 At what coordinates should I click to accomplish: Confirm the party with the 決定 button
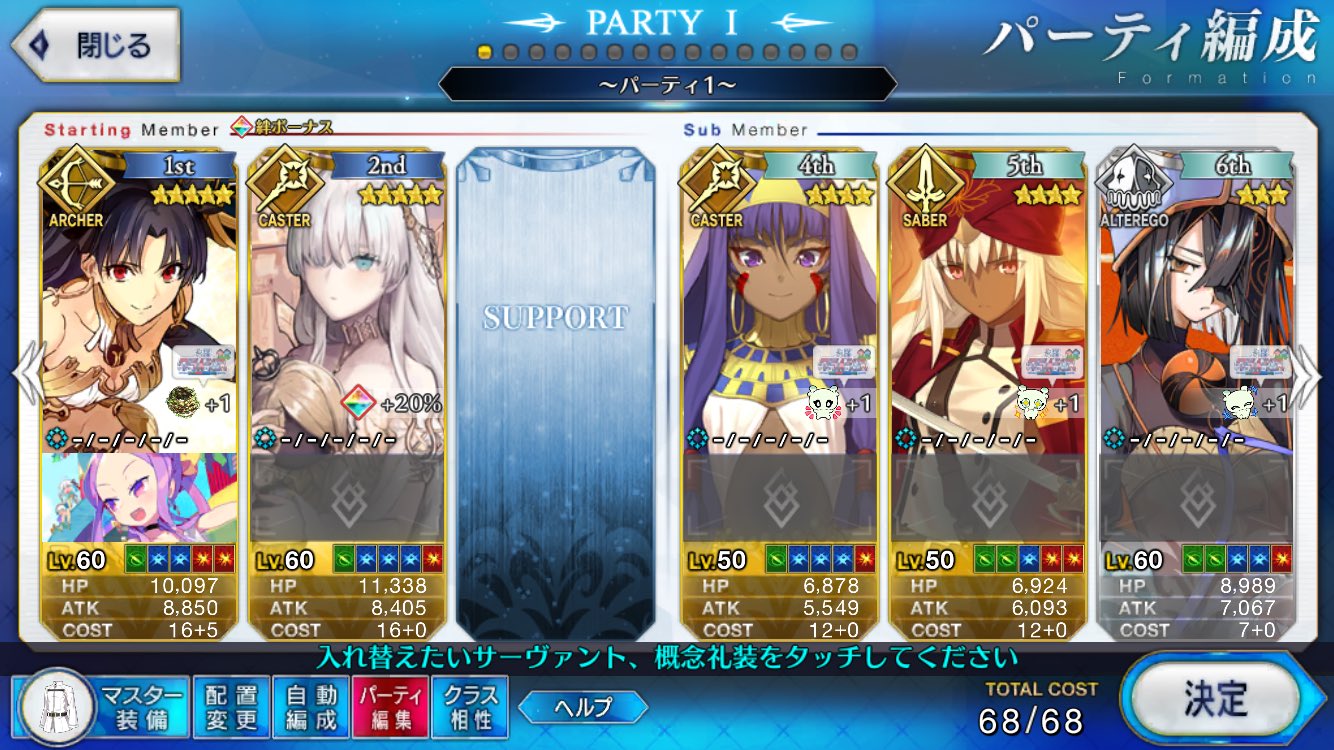1214,698
